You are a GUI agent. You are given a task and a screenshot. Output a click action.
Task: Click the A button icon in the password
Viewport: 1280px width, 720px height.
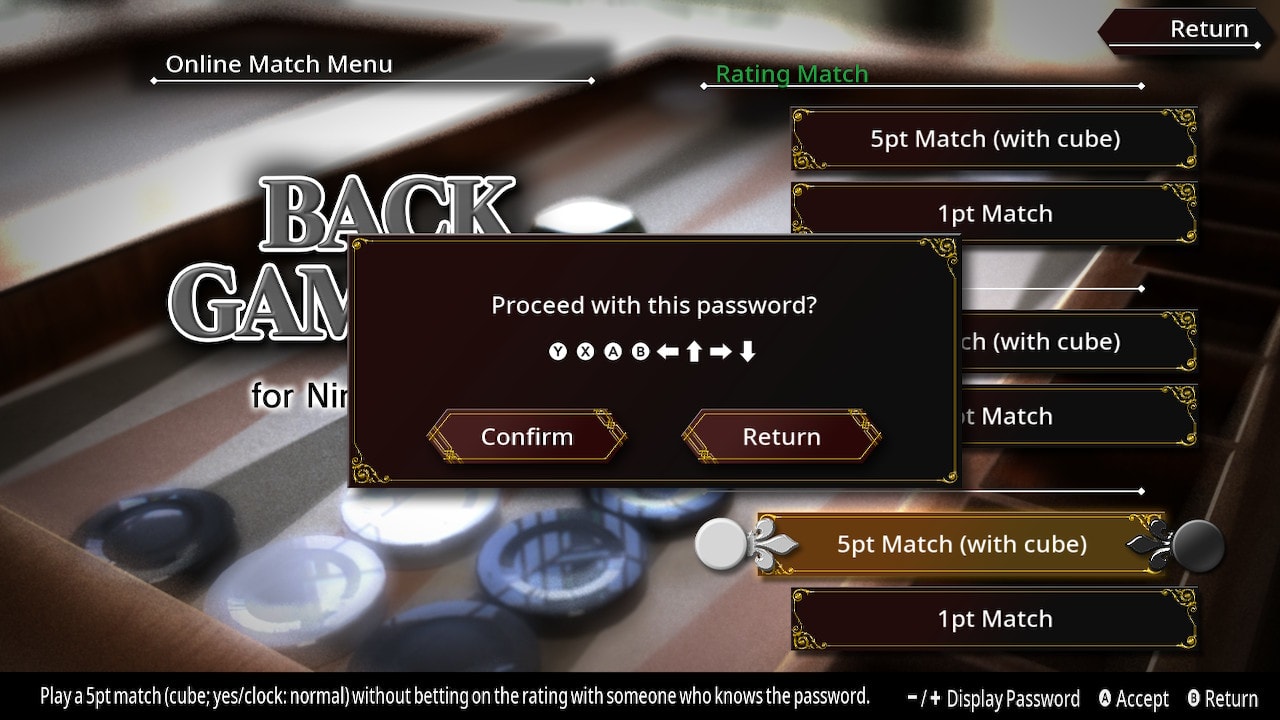click(x=613, y=351)
